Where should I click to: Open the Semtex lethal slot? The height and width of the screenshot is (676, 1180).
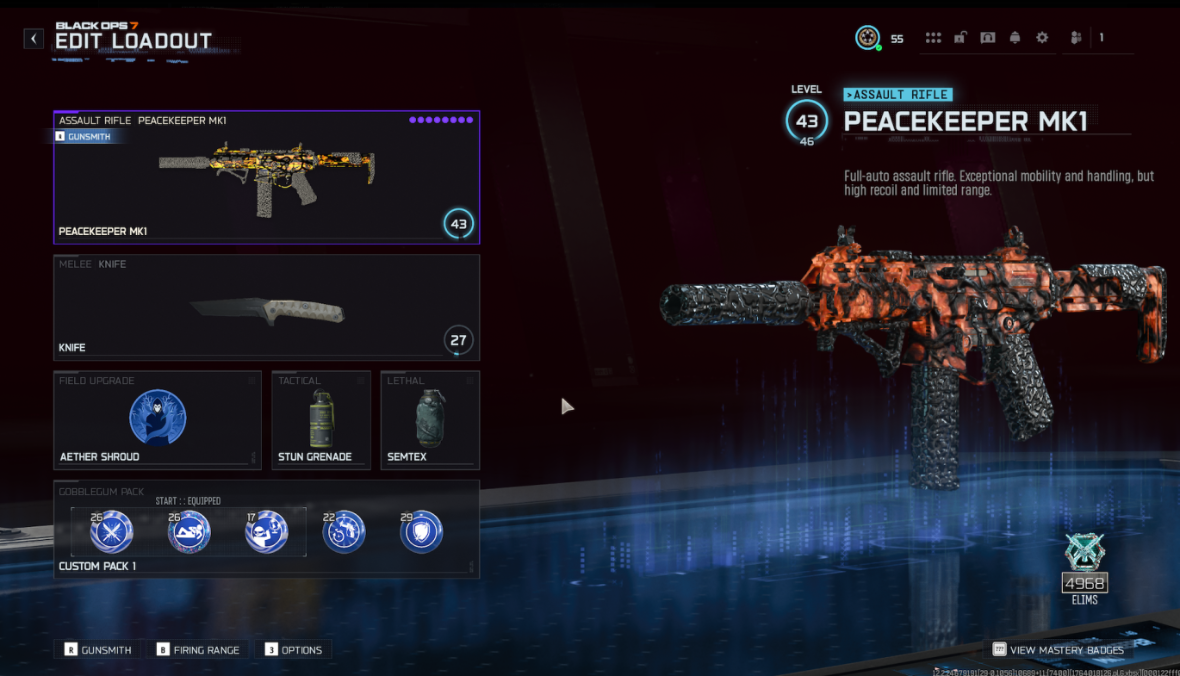pos(429,420)
